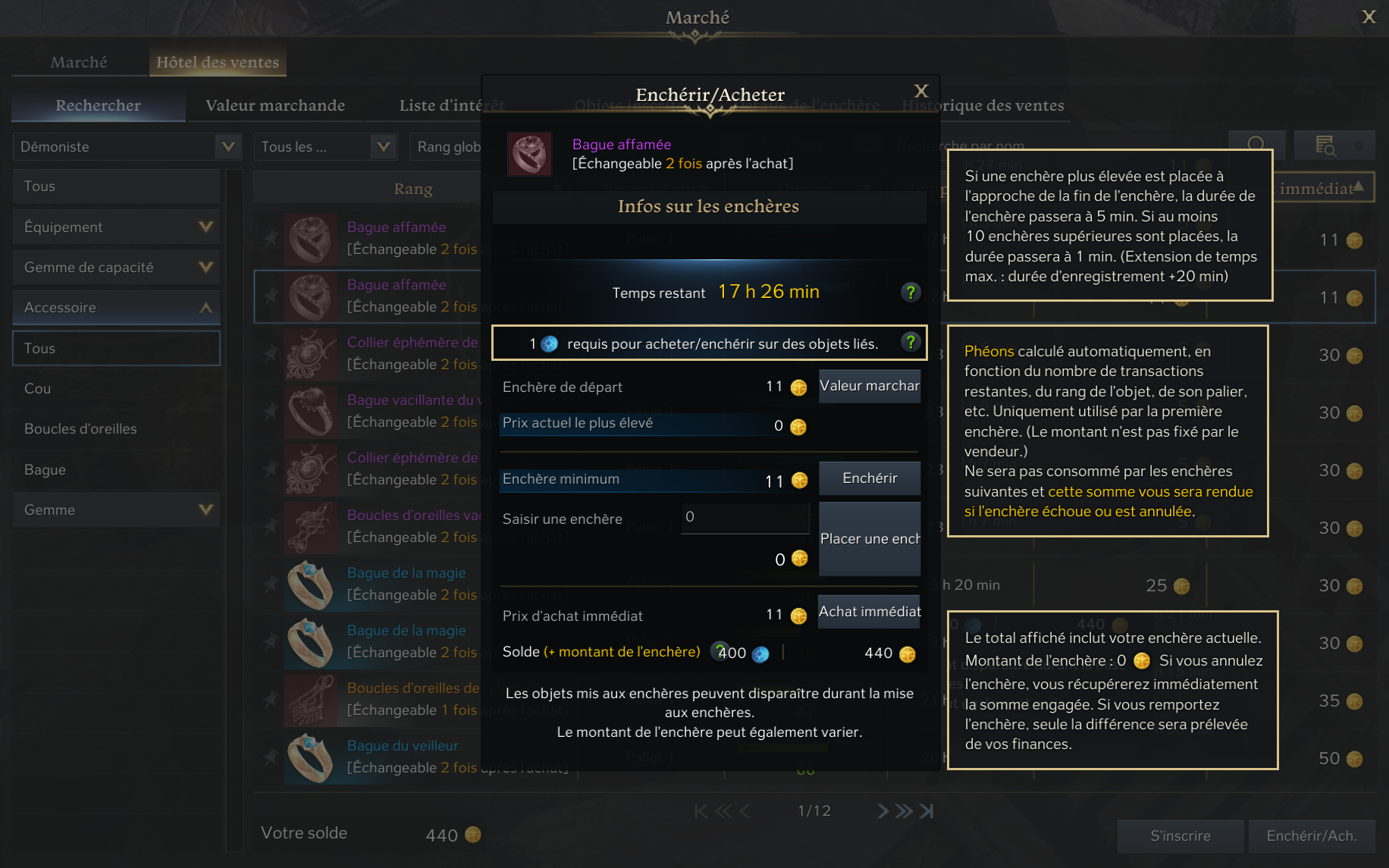1389x868 pixels.
Task: Open Valeur marchande from the bid dialog
Action: pos(869,386)
